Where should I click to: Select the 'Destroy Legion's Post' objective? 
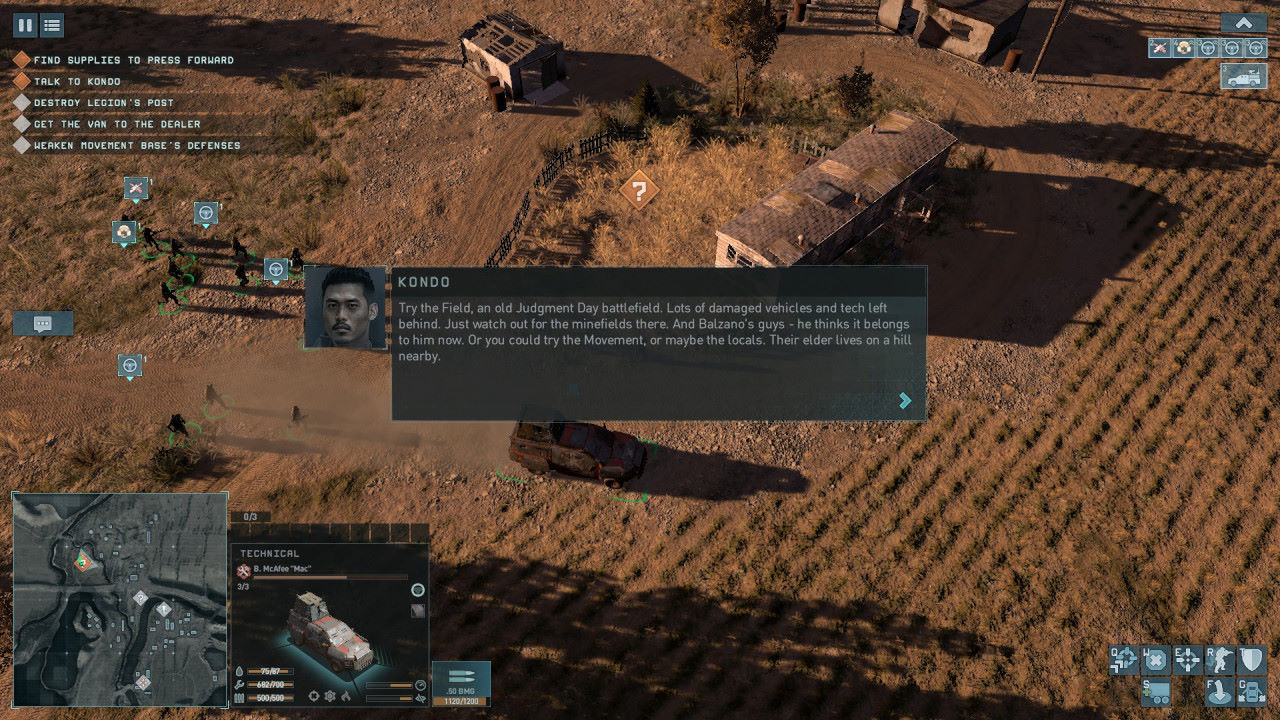[104, 103]
